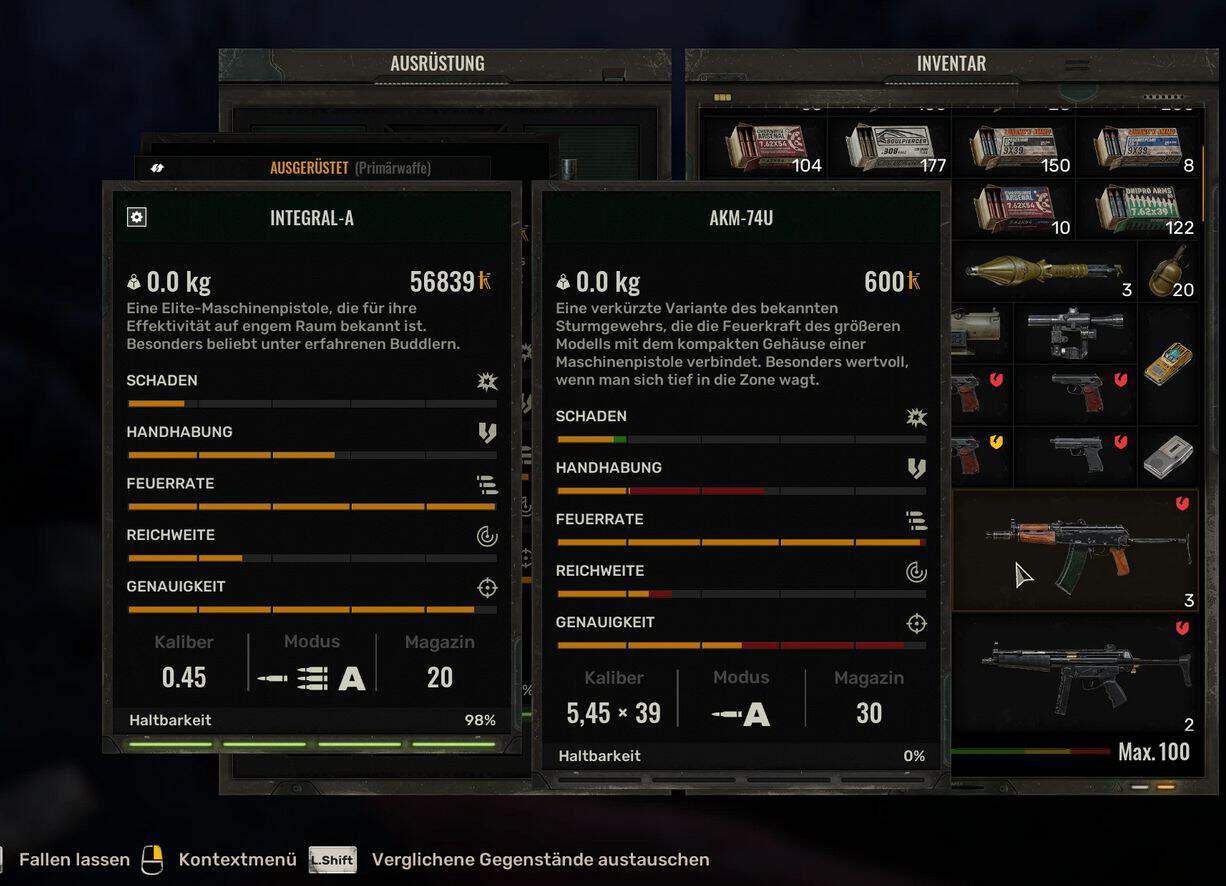Choose the grenade stack of 20
This screenshot has width=1226, height=886.
1167,272
